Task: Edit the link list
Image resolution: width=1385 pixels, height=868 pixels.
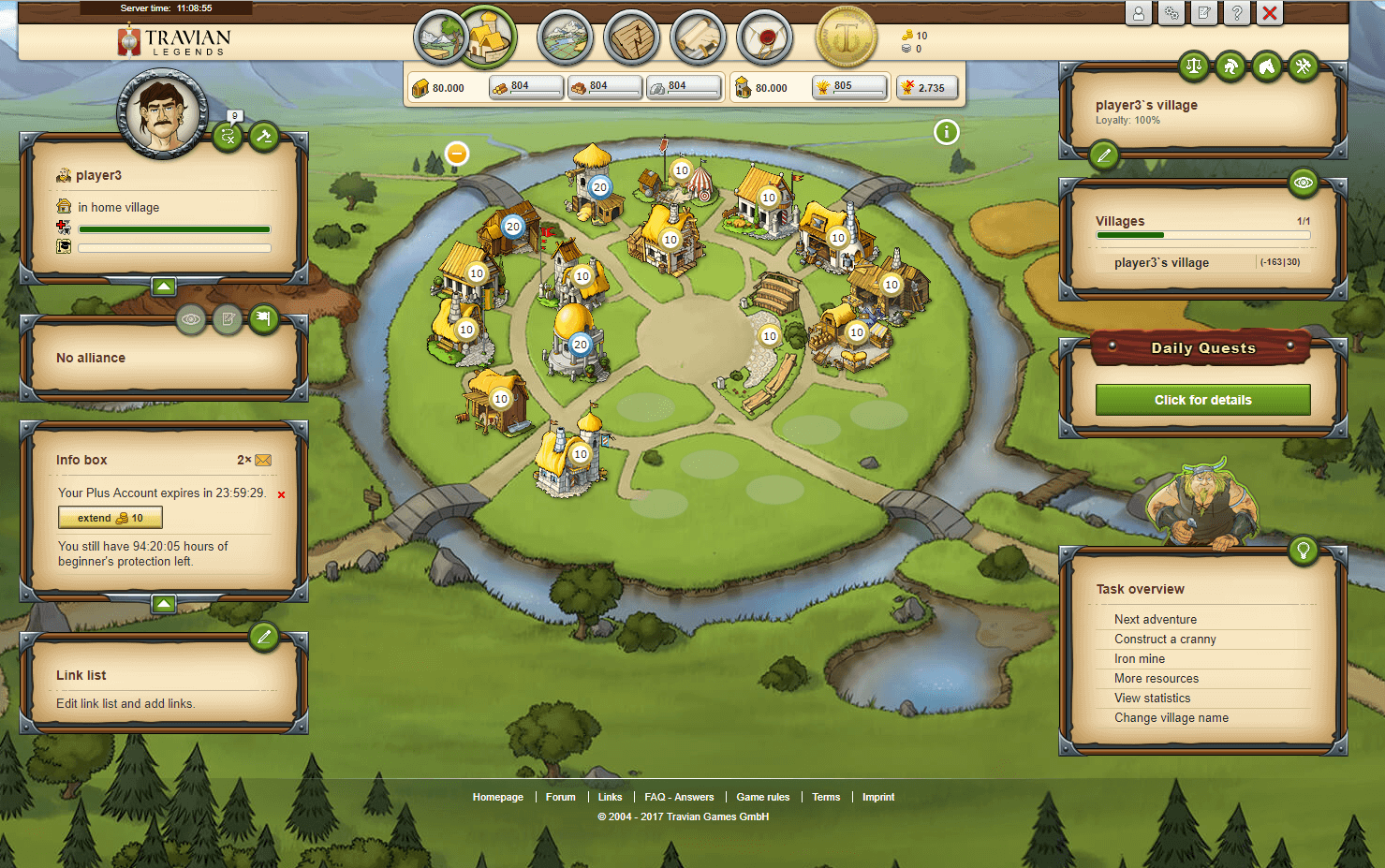Action: (264, 638)
